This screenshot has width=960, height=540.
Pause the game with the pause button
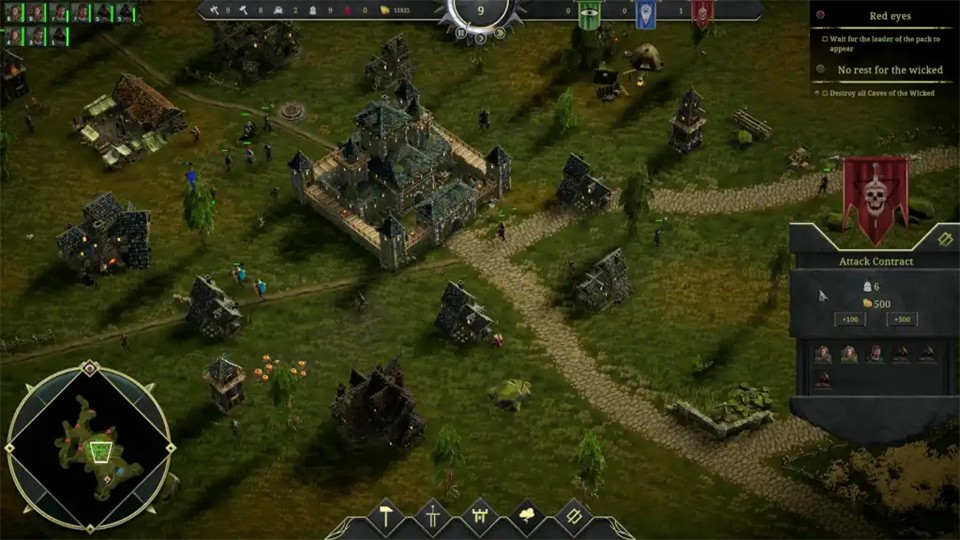pos(461,33)
